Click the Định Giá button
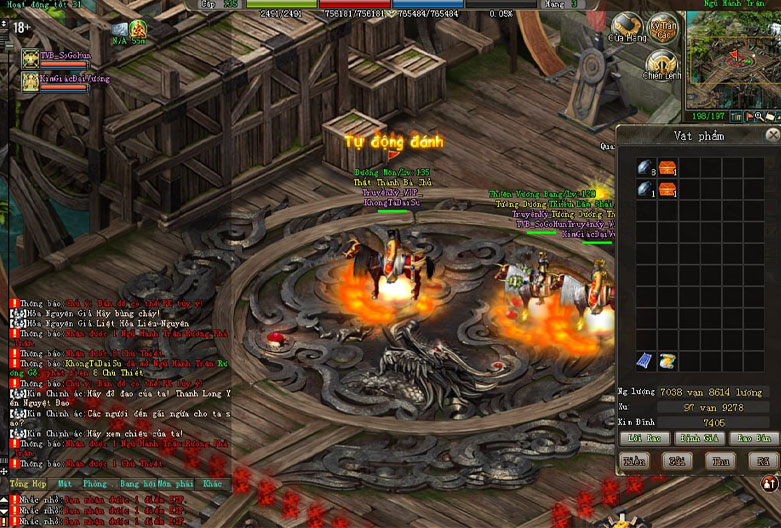 pyautogui.click(x=695, y=439)
